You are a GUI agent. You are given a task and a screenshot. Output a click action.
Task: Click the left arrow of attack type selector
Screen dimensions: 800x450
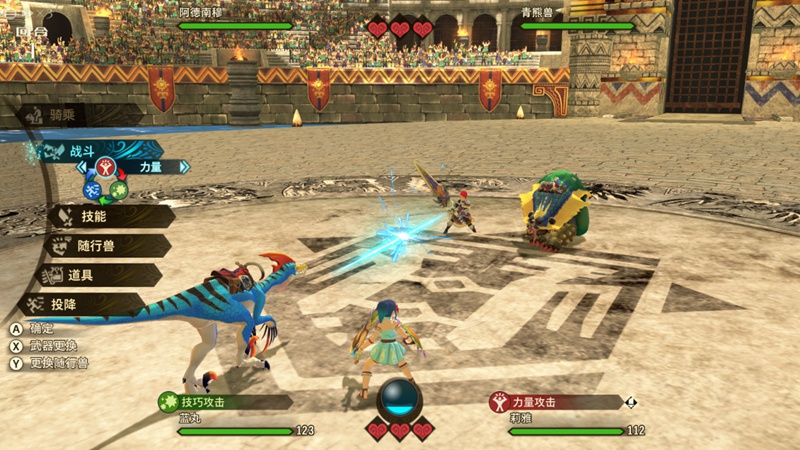pyautogui.click(x=81, y=167)
